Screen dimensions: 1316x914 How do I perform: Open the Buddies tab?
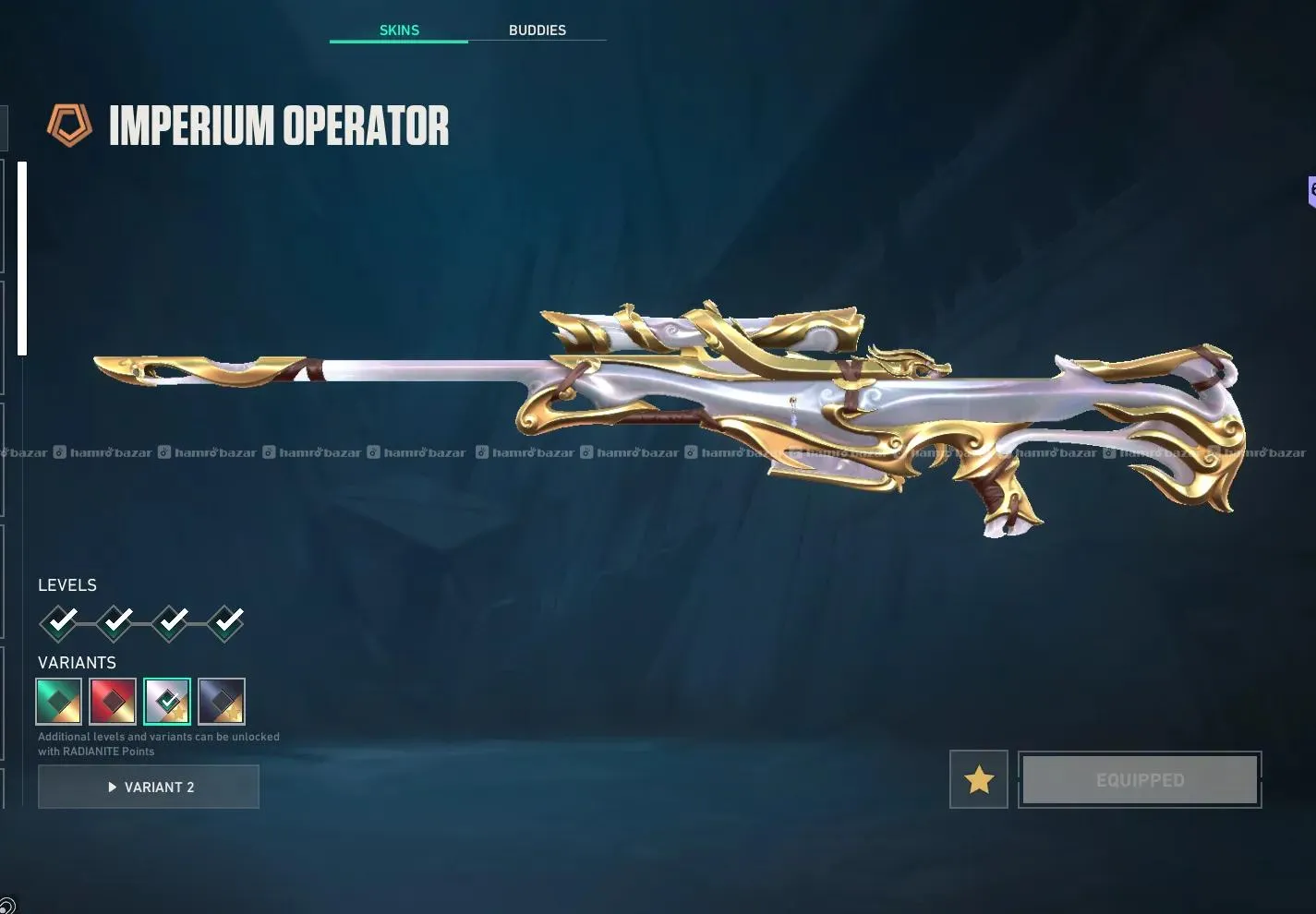click(537, 30)
